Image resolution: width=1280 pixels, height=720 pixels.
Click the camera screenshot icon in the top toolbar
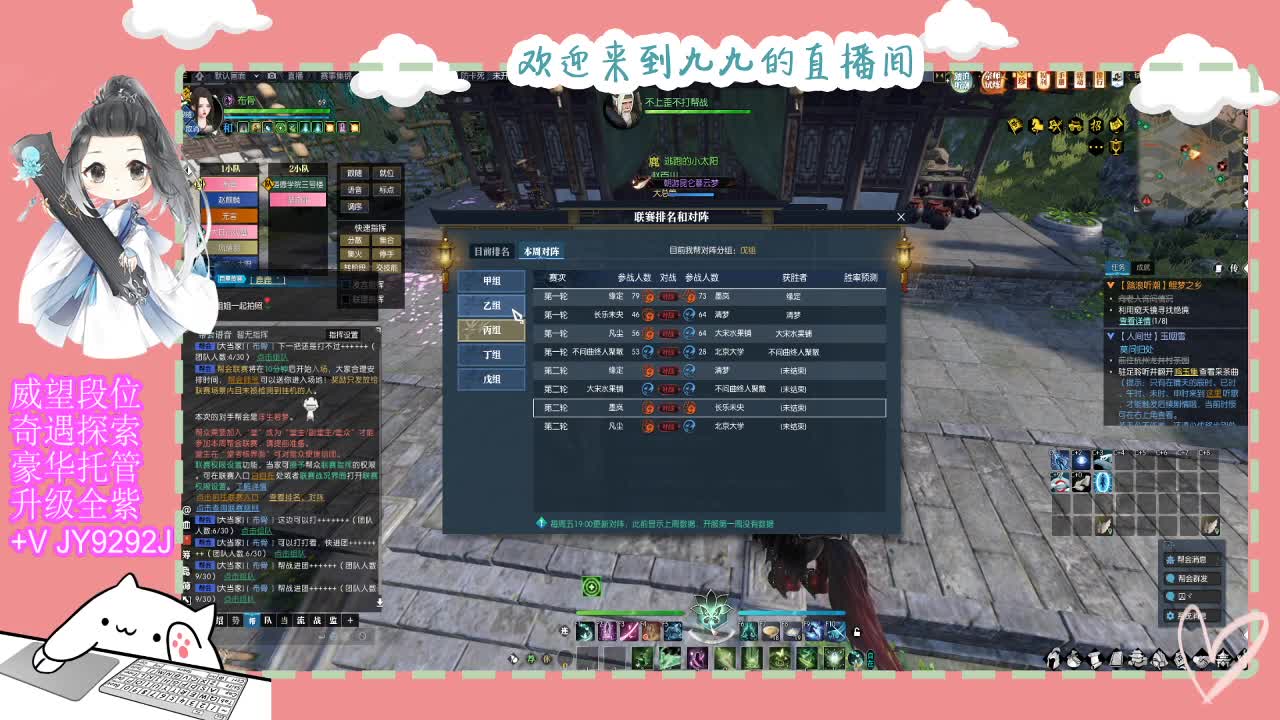271,76
